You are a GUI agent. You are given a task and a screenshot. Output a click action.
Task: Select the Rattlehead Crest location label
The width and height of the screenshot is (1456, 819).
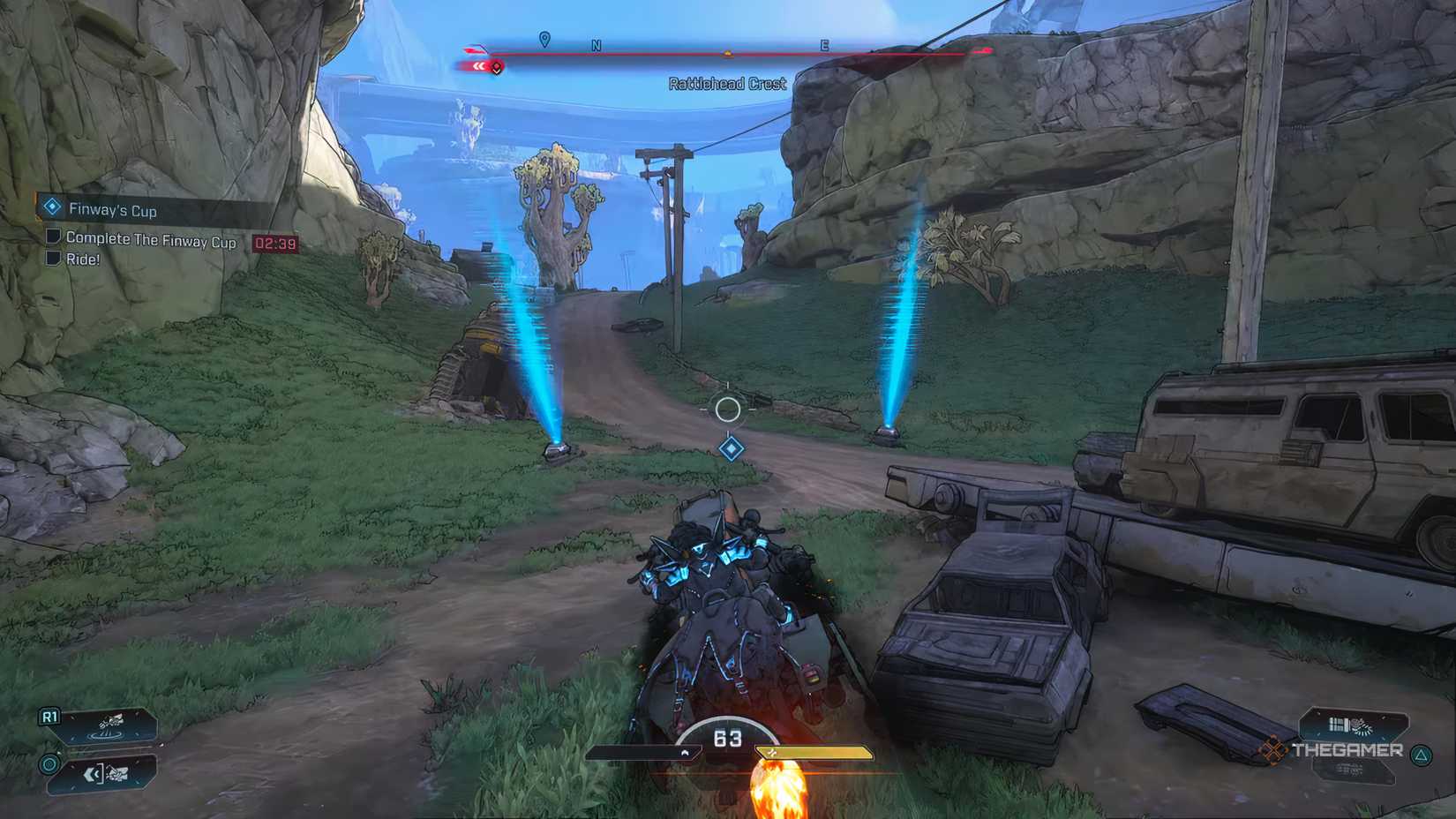click(726, 84)
